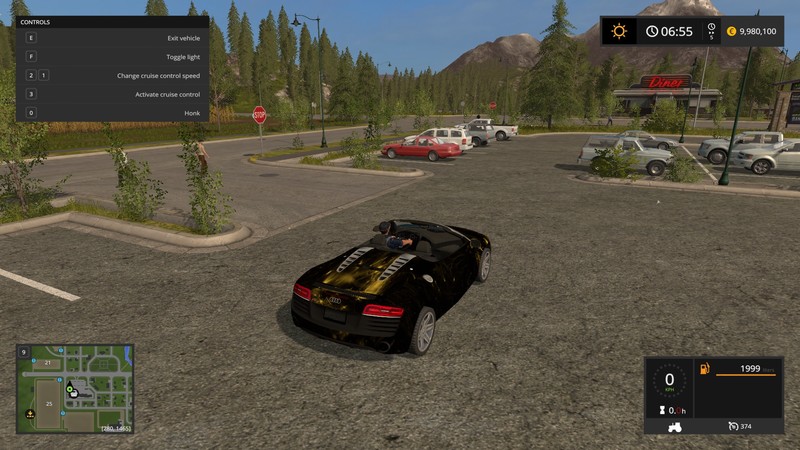800x450 pixels.
Task: Click the sun weather icon
Action: [x=619, y=31]
